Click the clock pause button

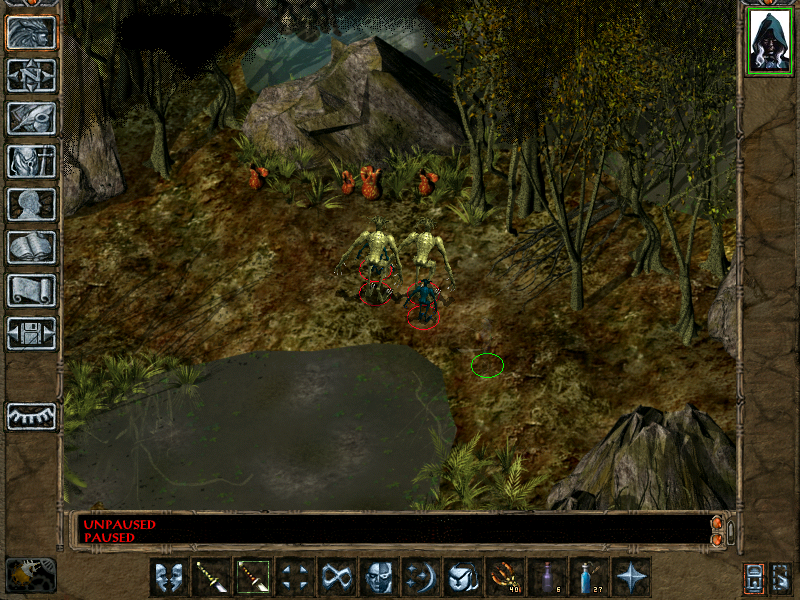[30, 575]
